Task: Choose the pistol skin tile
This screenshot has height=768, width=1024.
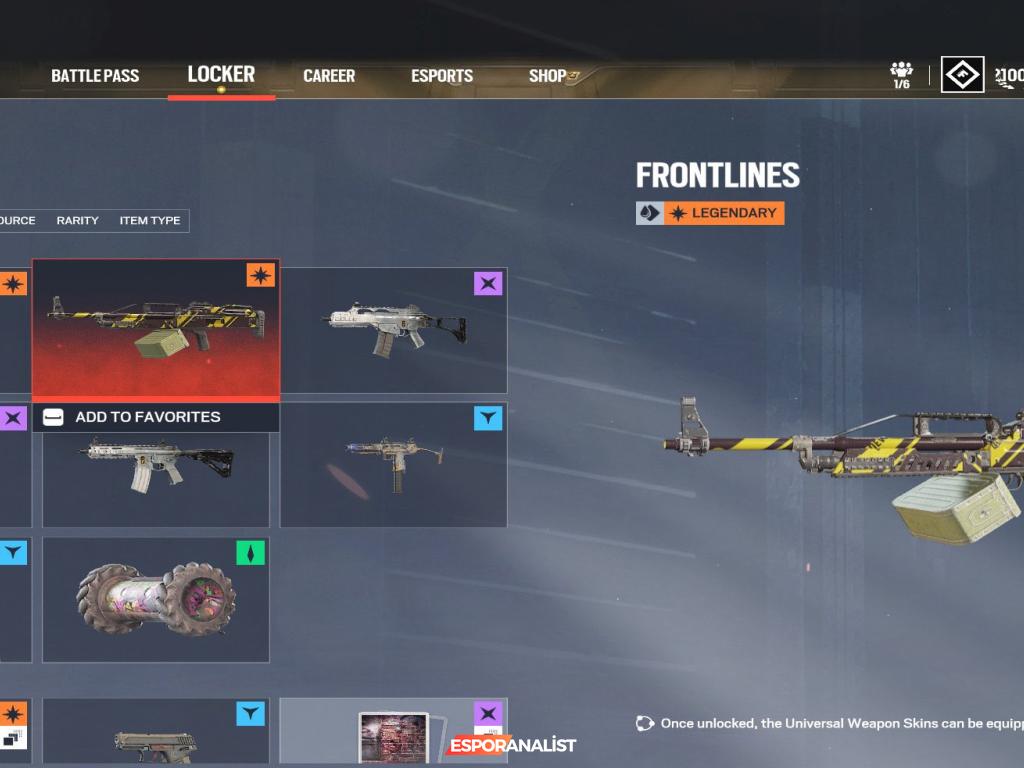Action: coord(156,735)
